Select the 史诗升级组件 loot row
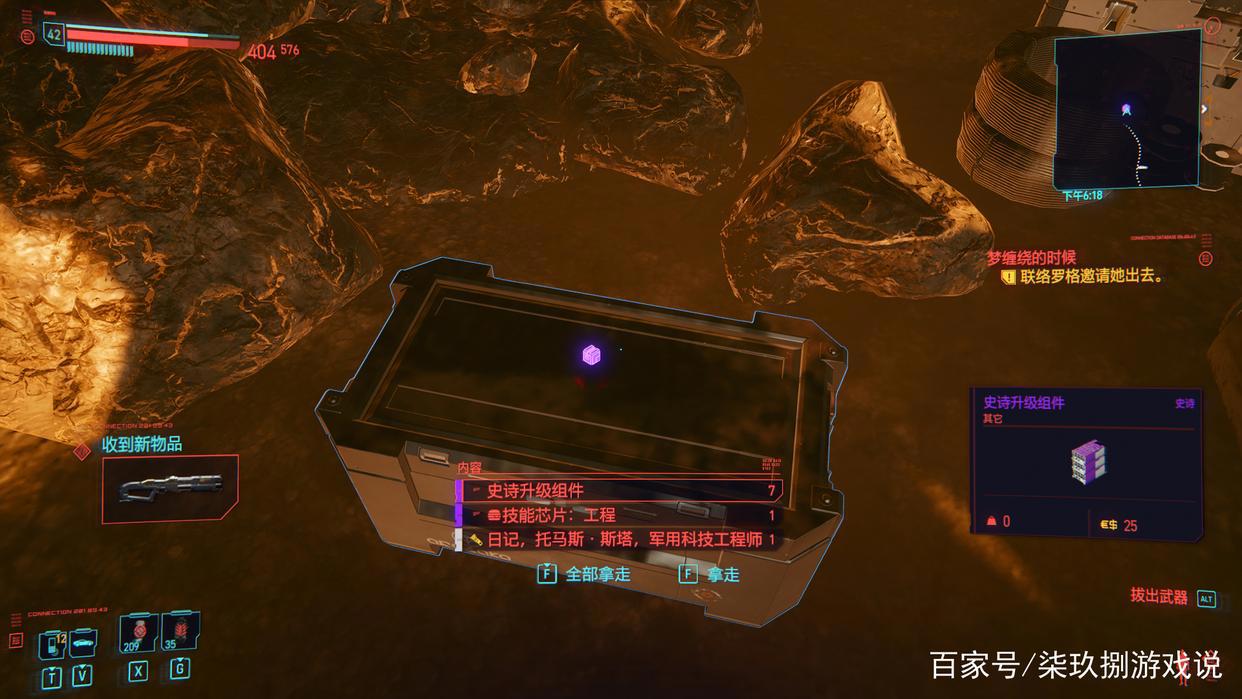This screenshot has height=699, width=1242. 618,490
